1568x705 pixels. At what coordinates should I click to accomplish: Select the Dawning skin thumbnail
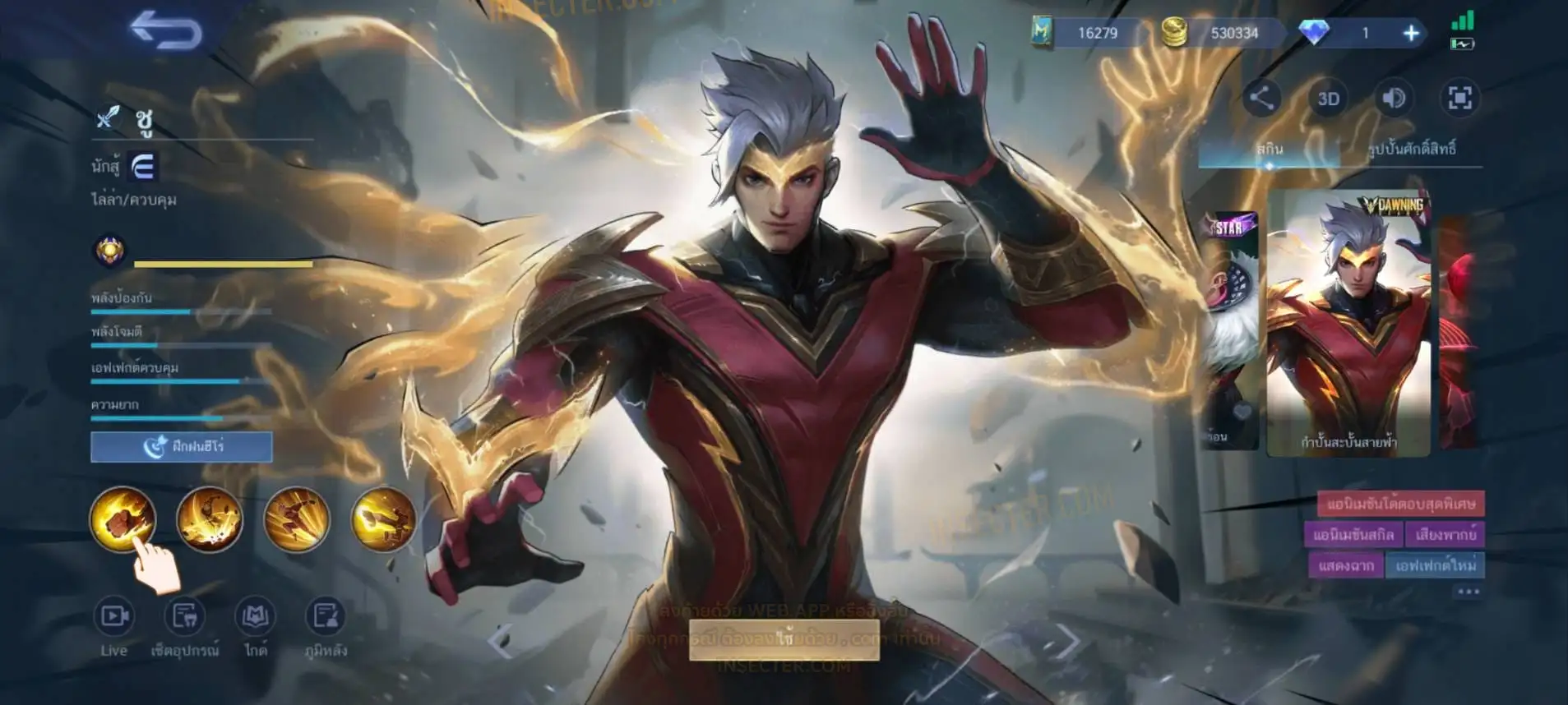(1348, 322)
